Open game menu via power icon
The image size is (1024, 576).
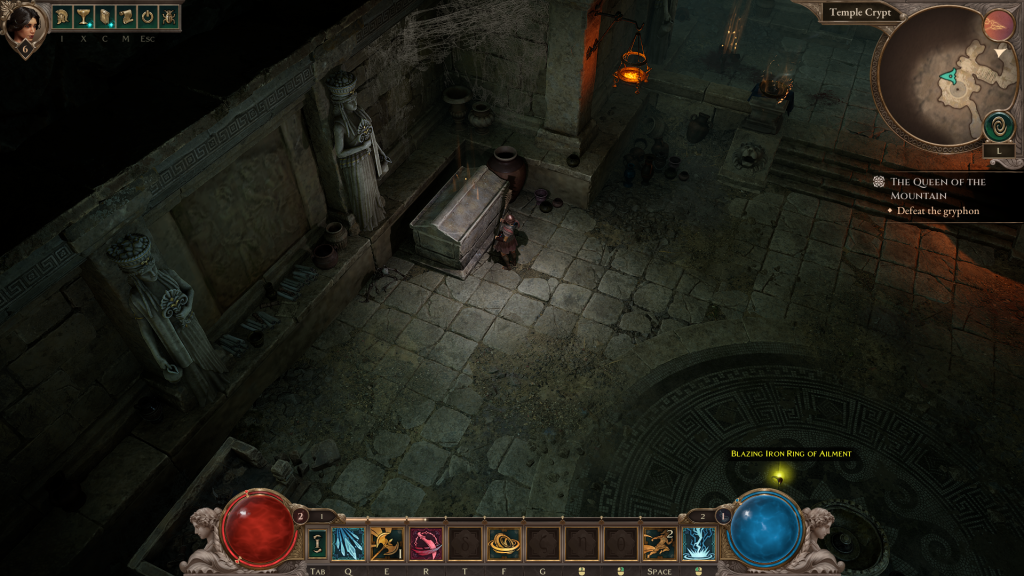(147, 17)
